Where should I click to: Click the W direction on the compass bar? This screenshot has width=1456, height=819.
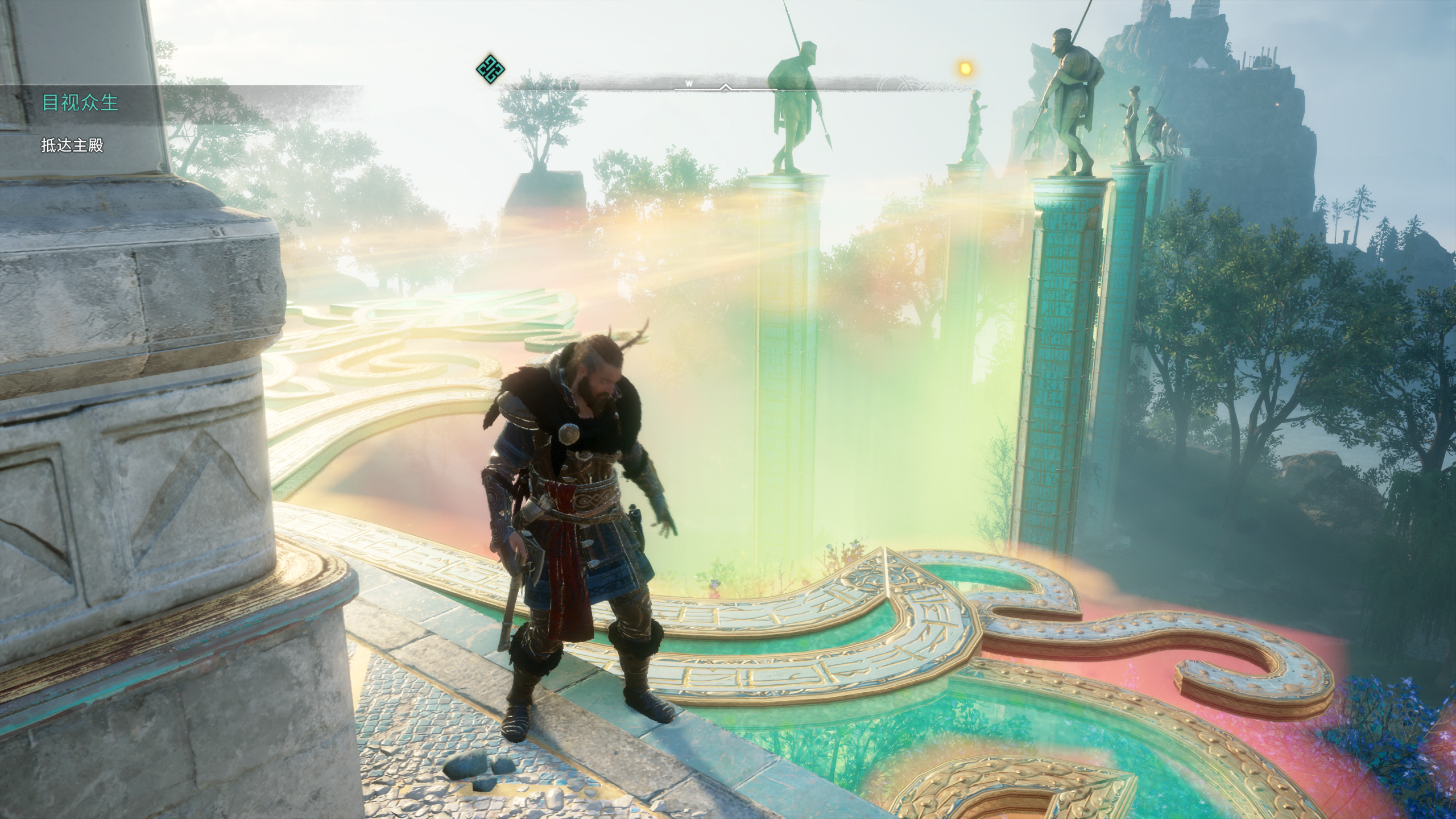coord(689,83)
